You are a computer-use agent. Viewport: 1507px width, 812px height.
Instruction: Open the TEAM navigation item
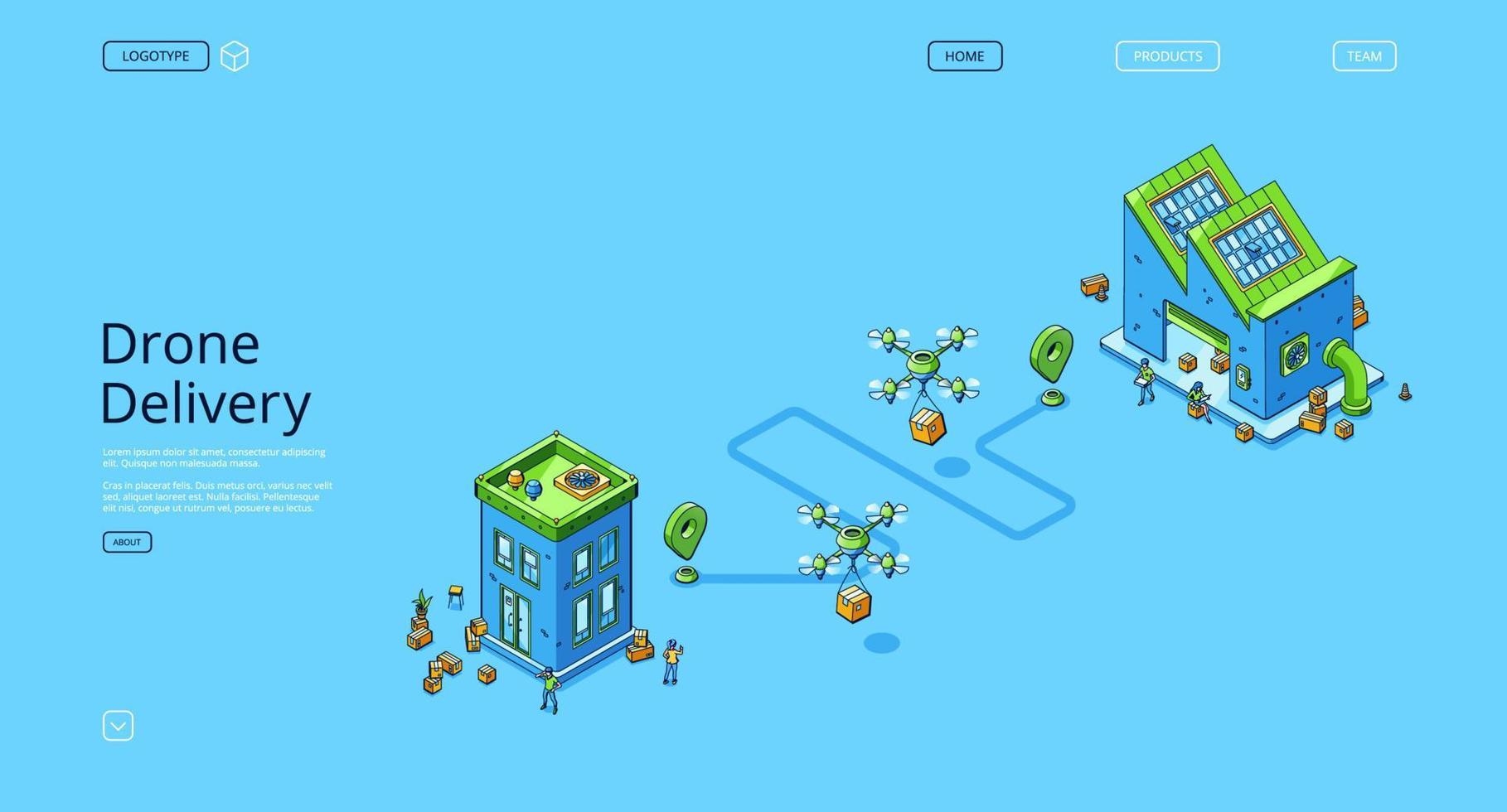pyautogui.click(x=1364, y=56)
